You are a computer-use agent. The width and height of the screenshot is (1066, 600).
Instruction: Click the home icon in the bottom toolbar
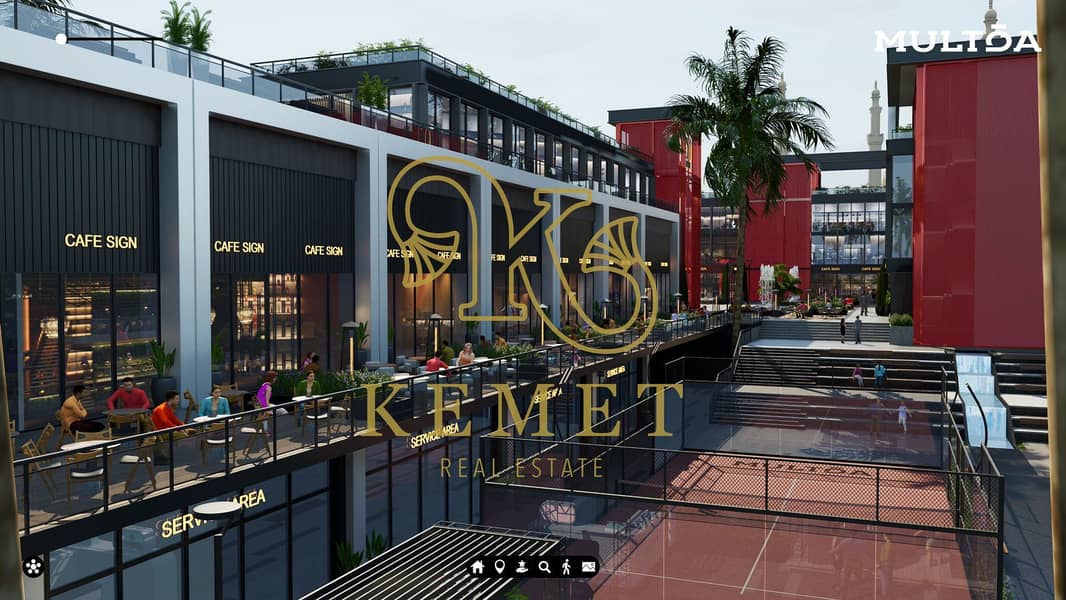(478, 567)
